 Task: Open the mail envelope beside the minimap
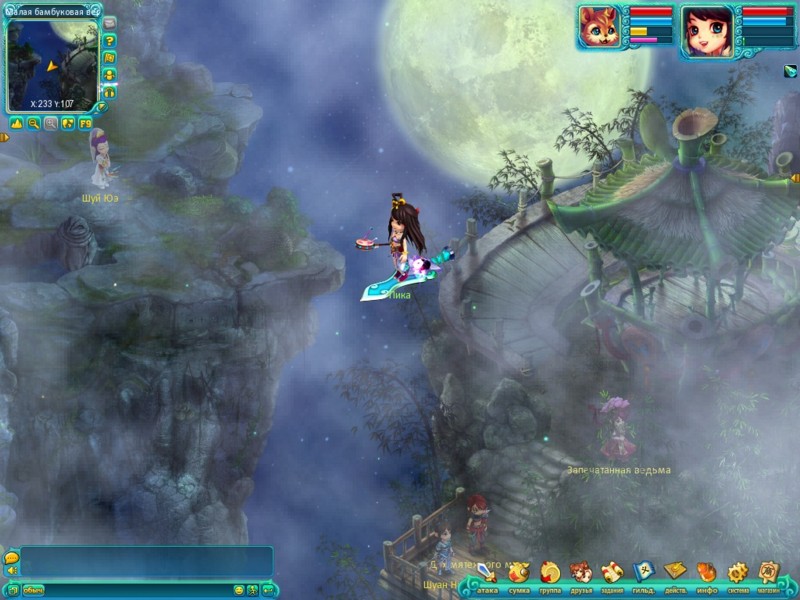coord(110,23)
